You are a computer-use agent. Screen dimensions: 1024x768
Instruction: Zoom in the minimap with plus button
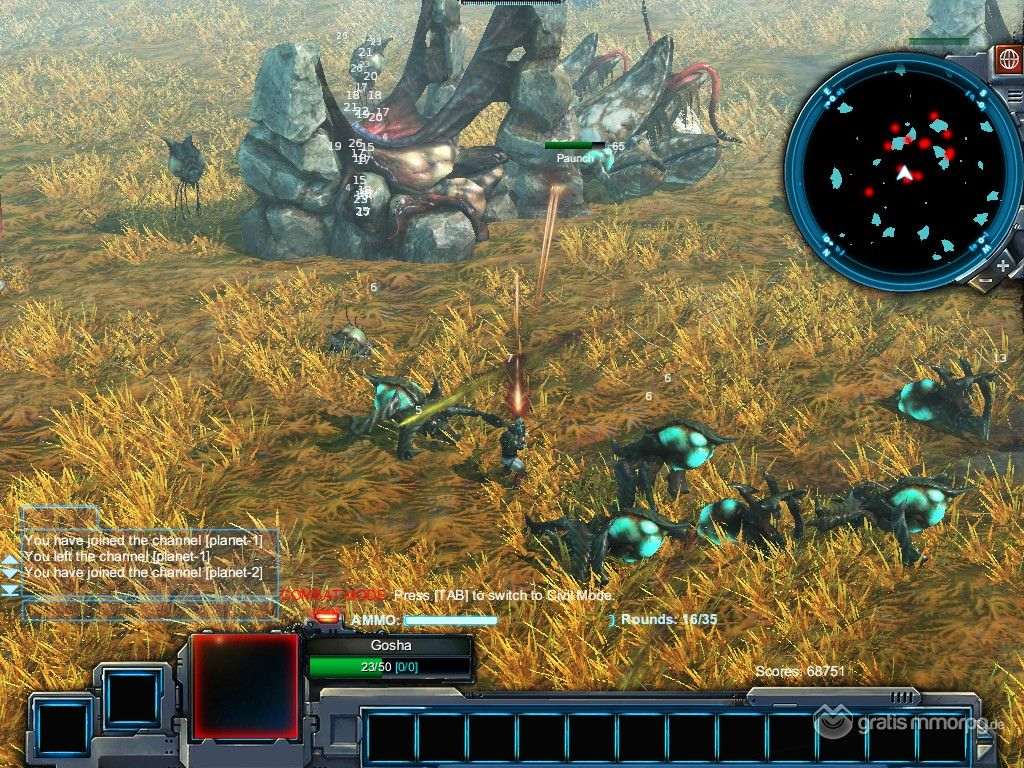pos(1003,266)
